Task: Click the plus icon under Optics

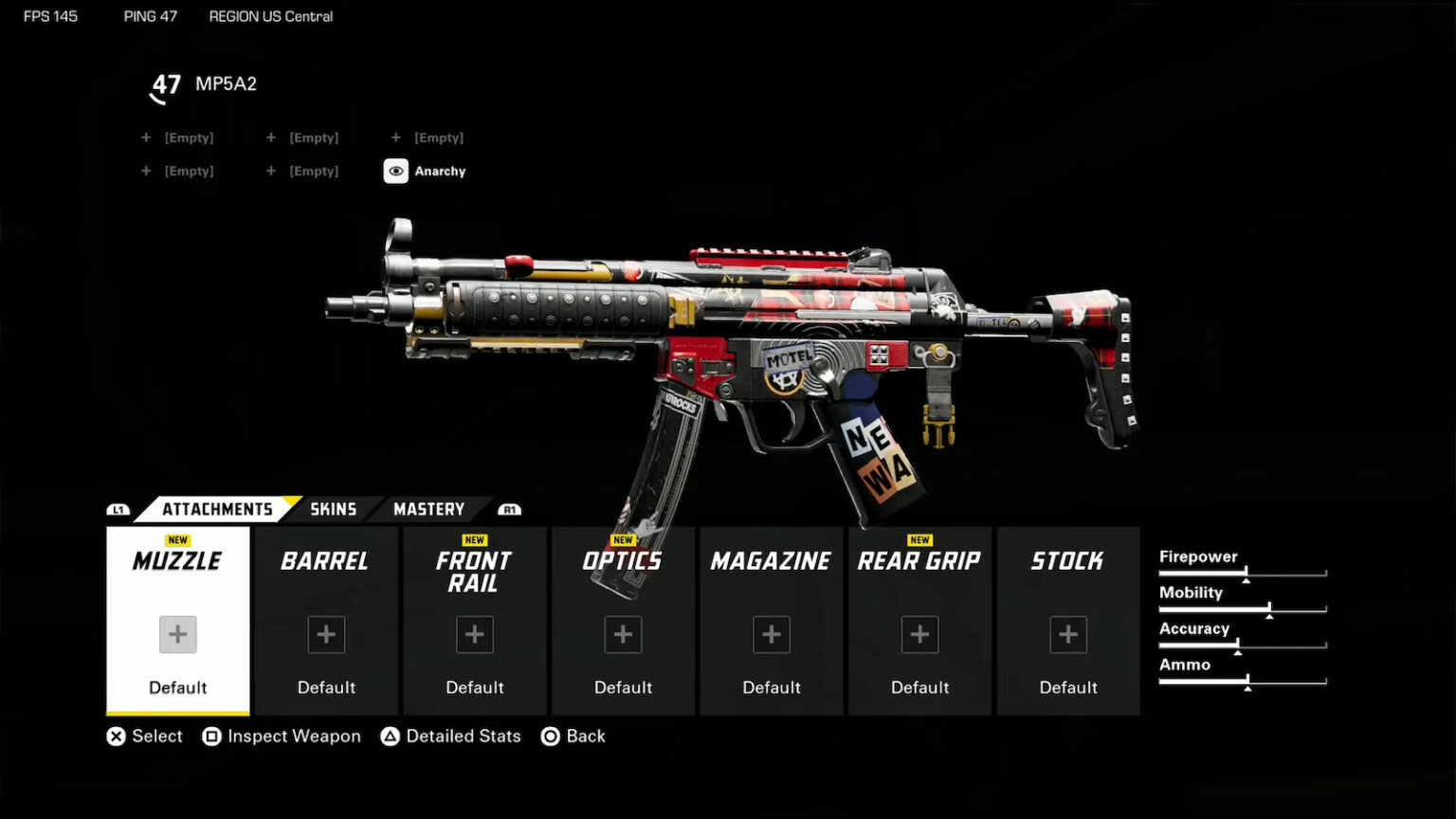Action: click(x=623, y=634)
